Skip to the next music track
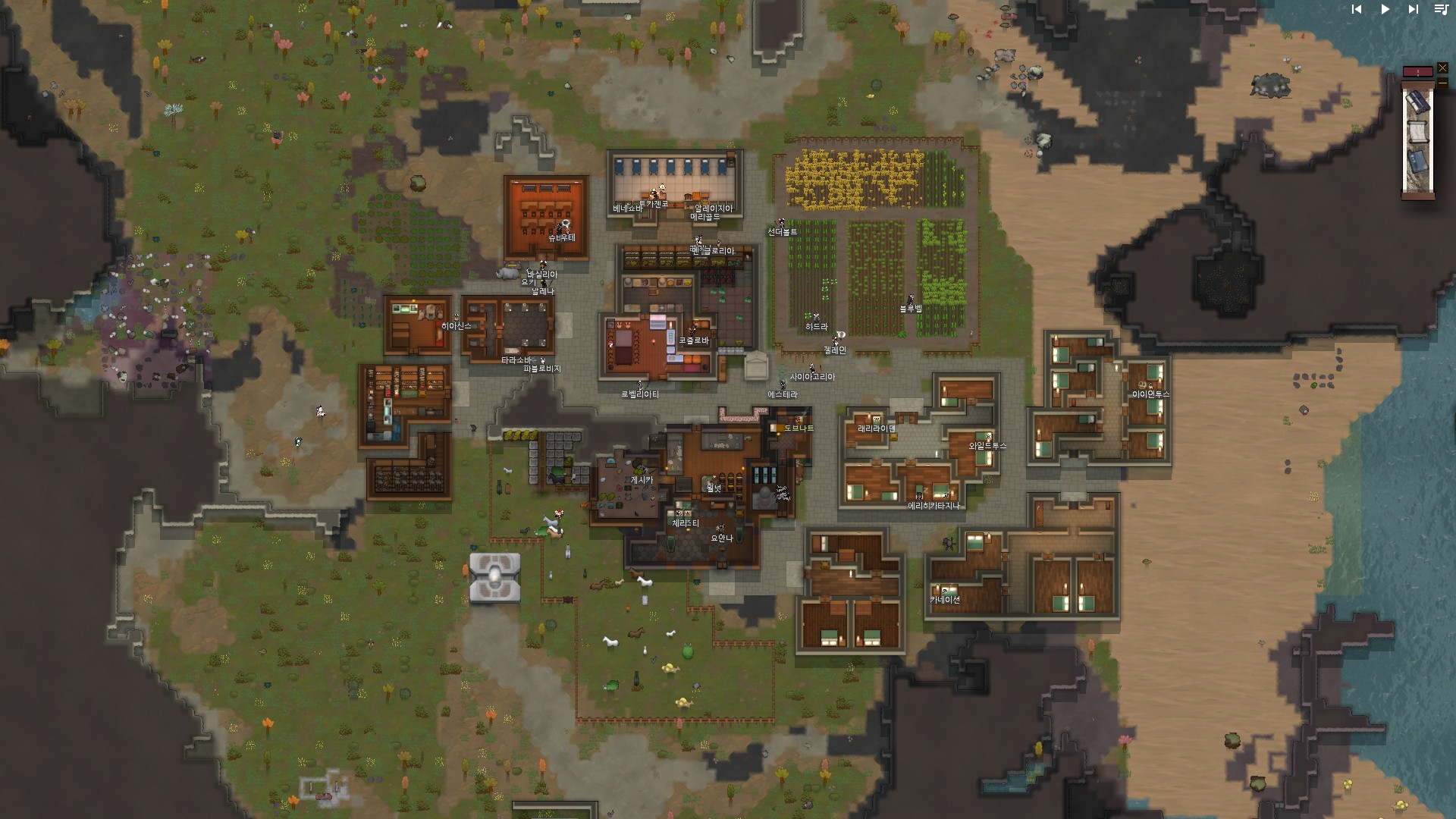Screen dimensions: 1456x819 (1413, 10)
